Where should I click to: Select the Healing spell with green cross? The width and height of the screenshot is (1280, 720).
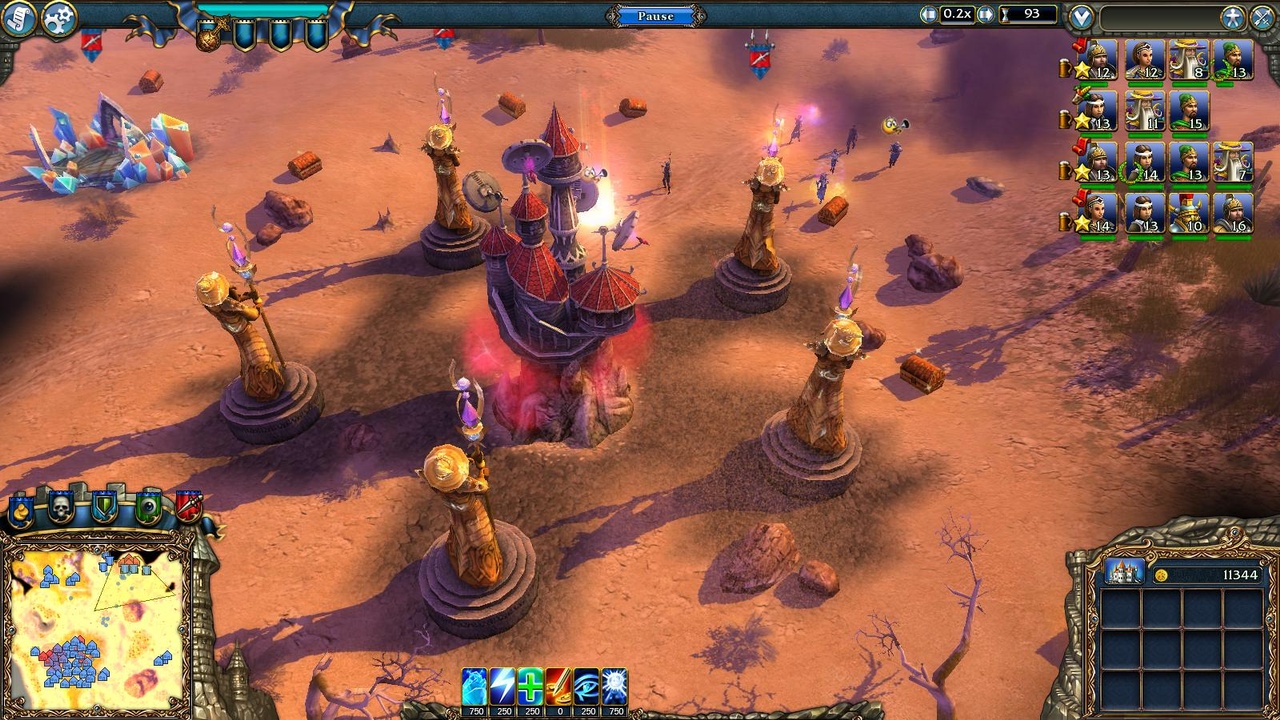click(x=530, y=686)
